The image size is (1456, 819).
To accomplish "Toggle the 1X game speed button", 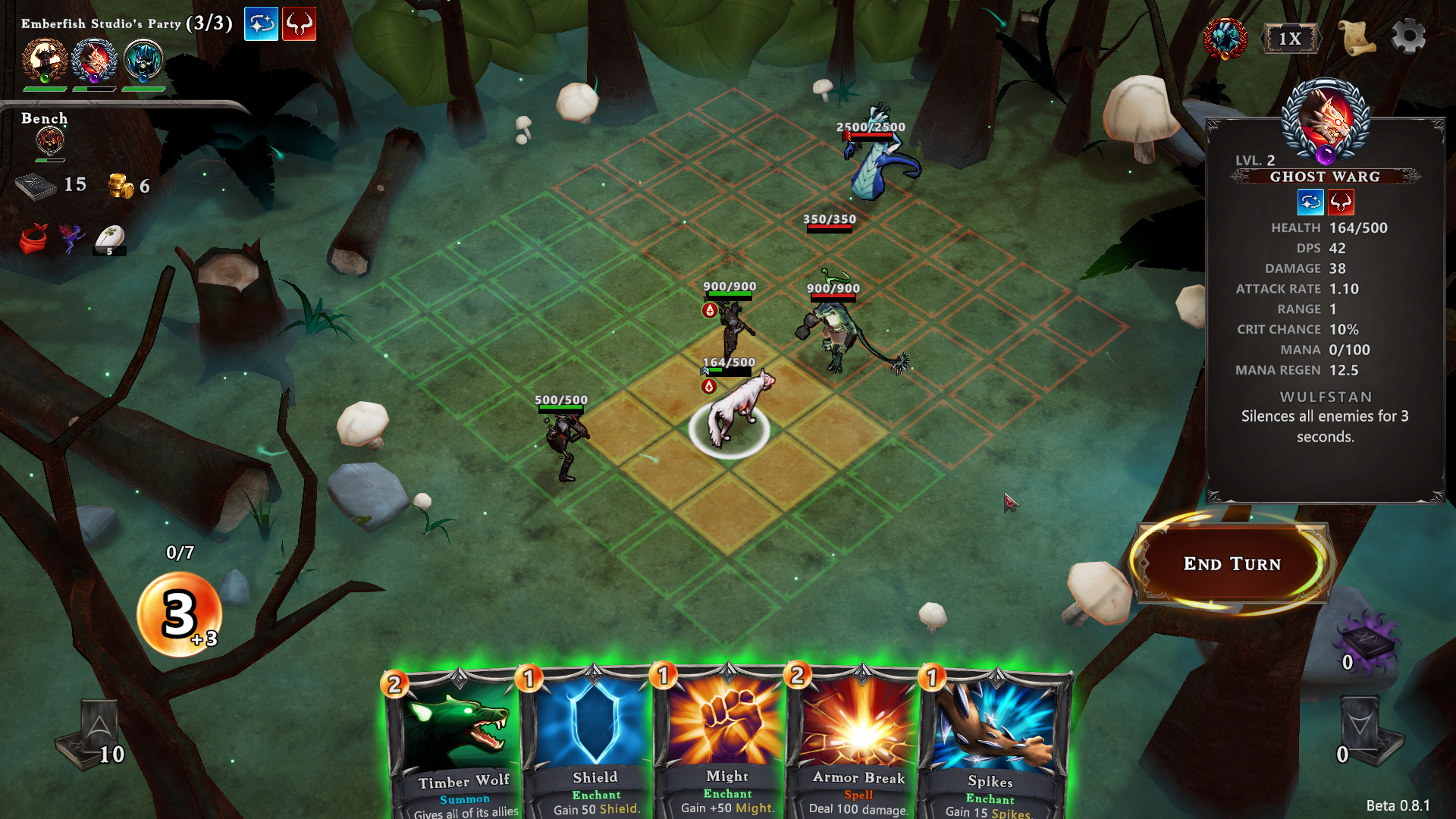I will [1290, 39].
